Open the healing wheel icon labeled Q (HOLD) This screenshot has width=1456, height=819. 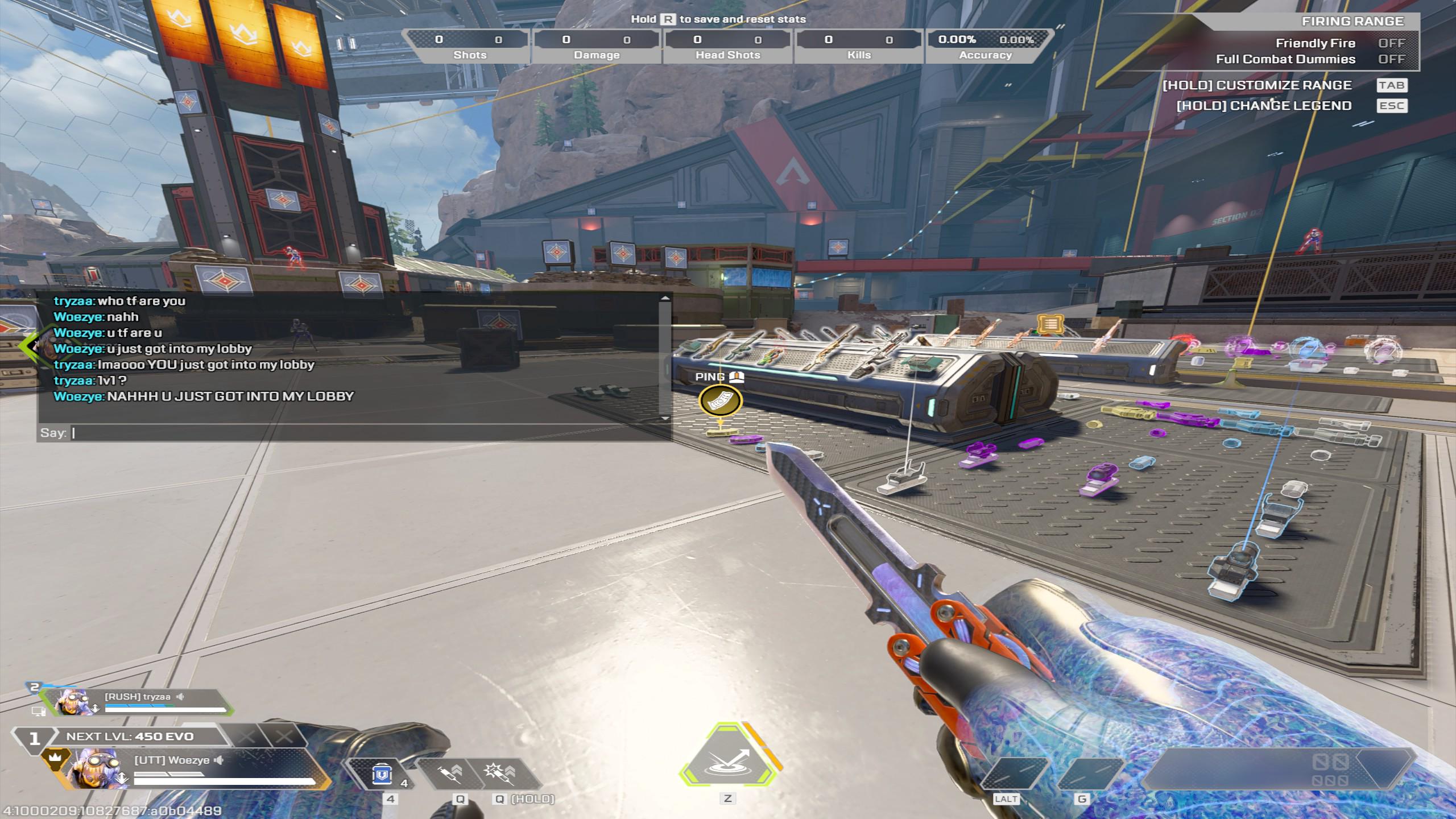(x=498, y=773)
